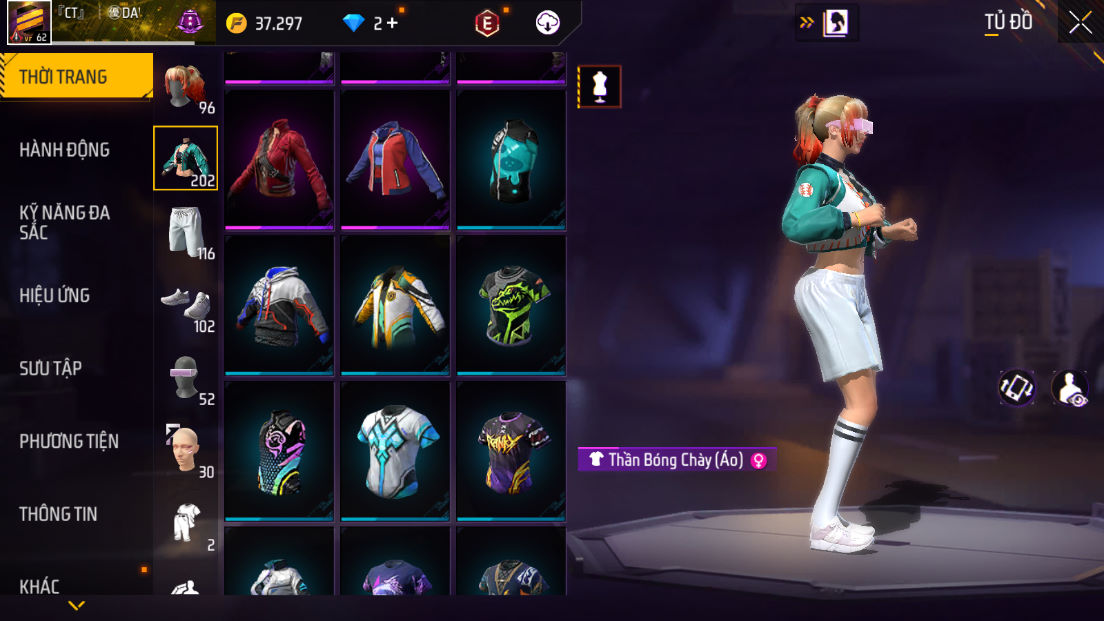Choose the yellow and white striped jacket
1104x621 pixels.
(x=395, y=305)
